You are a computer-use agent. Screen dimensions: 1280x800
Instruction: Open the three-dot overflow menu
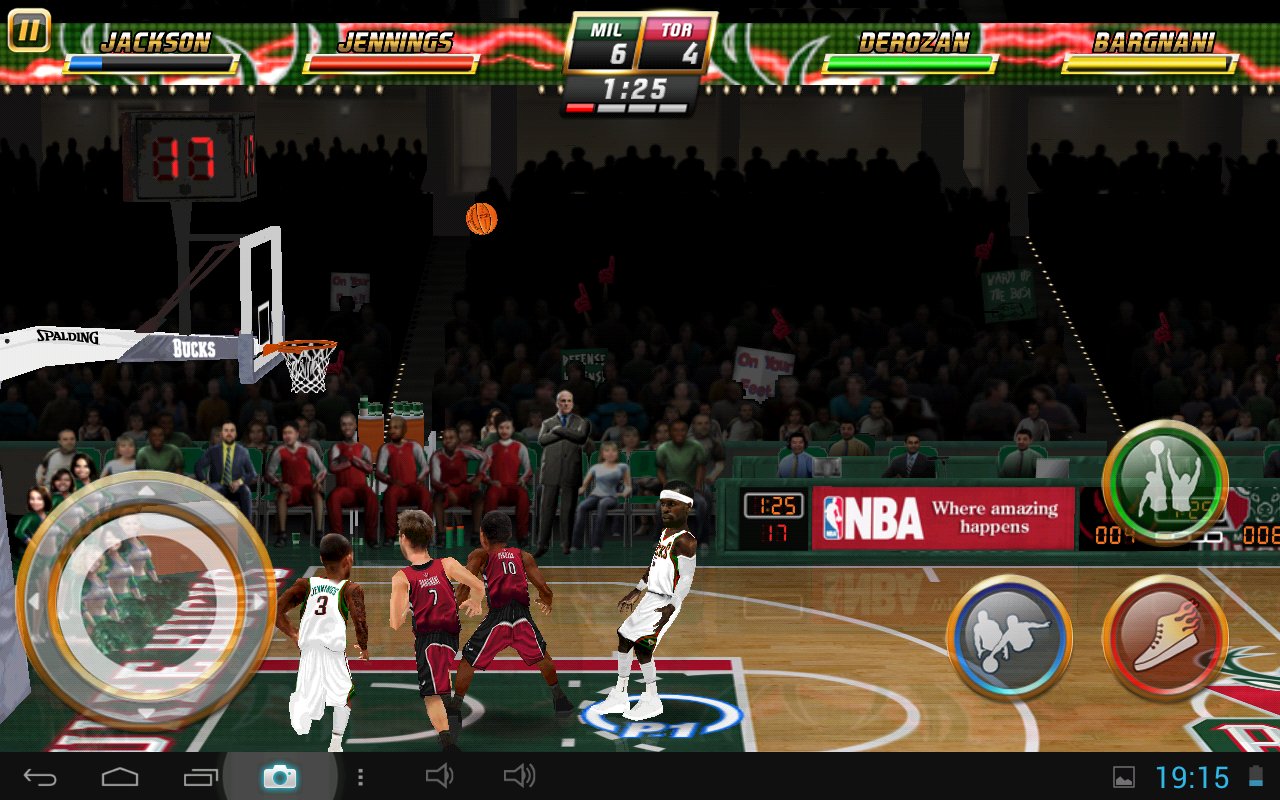(x=360, y=776)
